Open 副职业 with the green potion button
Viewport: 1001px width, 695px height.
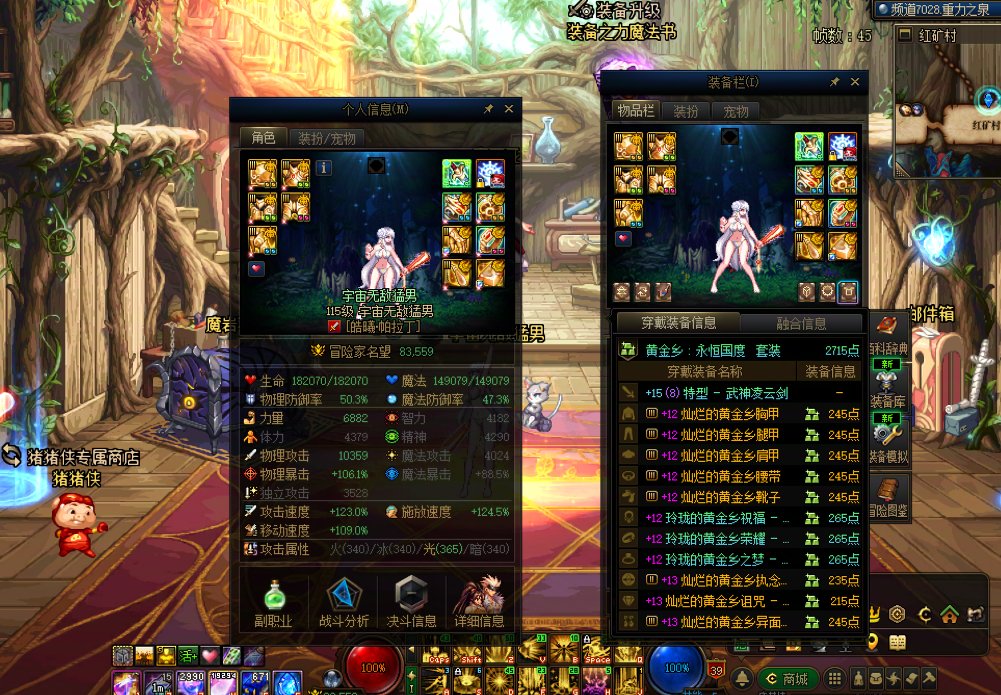tap(274, 602)
